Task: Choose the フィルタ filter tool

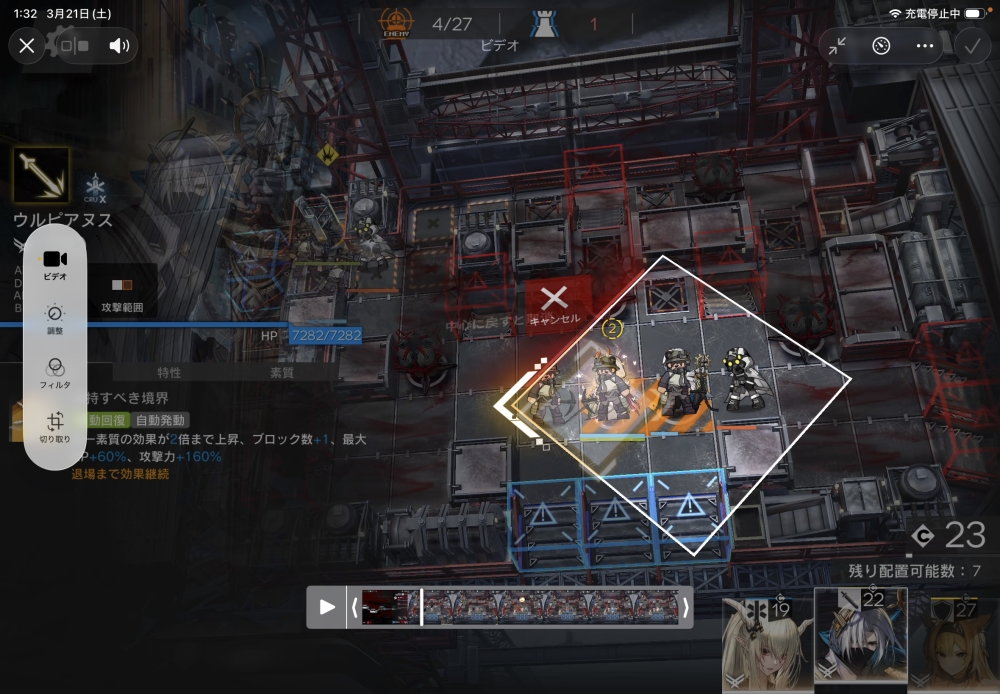Action: tap(55, 372)
